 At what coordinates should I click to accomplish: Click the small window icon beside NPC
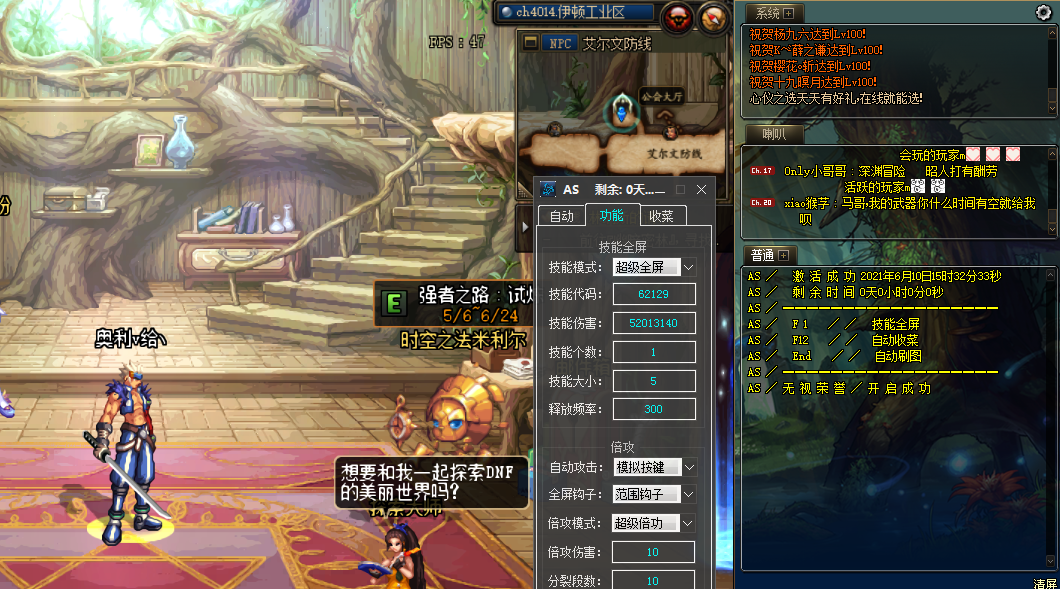[x=529, y=44]
